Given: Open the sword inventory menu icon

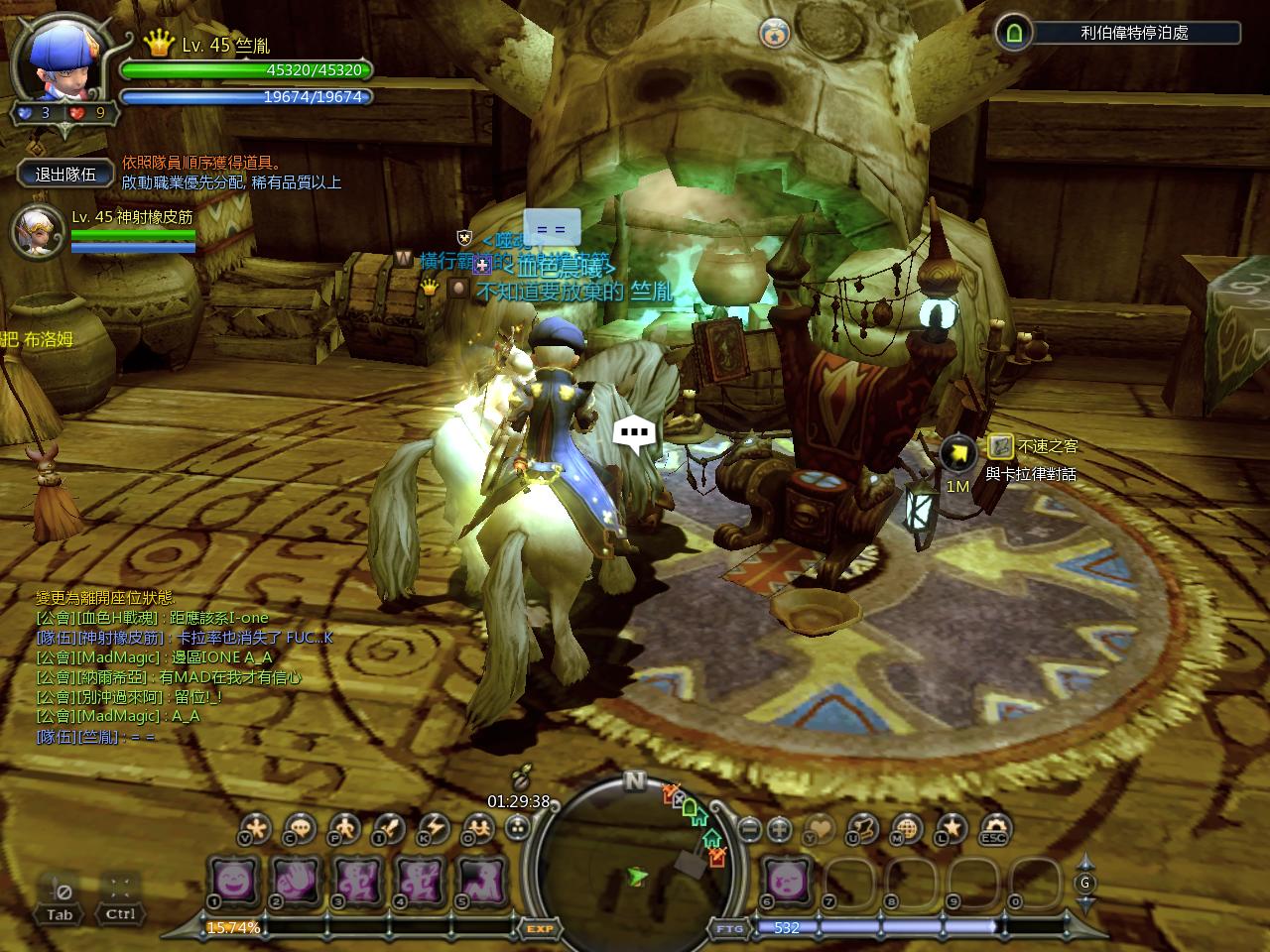Looking at the screenshot, I should click(388, 827).
